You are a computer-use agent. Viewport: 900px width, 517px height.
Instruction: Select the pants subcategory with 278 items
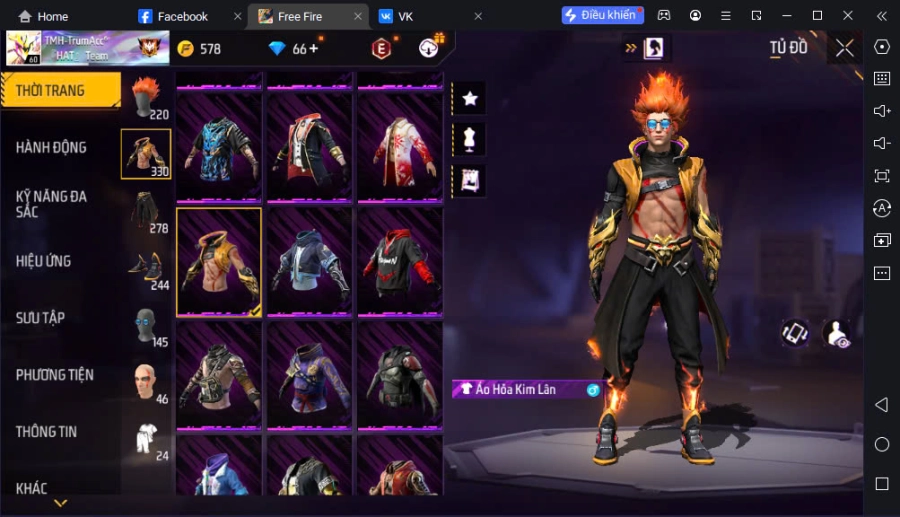coord(146,209)
